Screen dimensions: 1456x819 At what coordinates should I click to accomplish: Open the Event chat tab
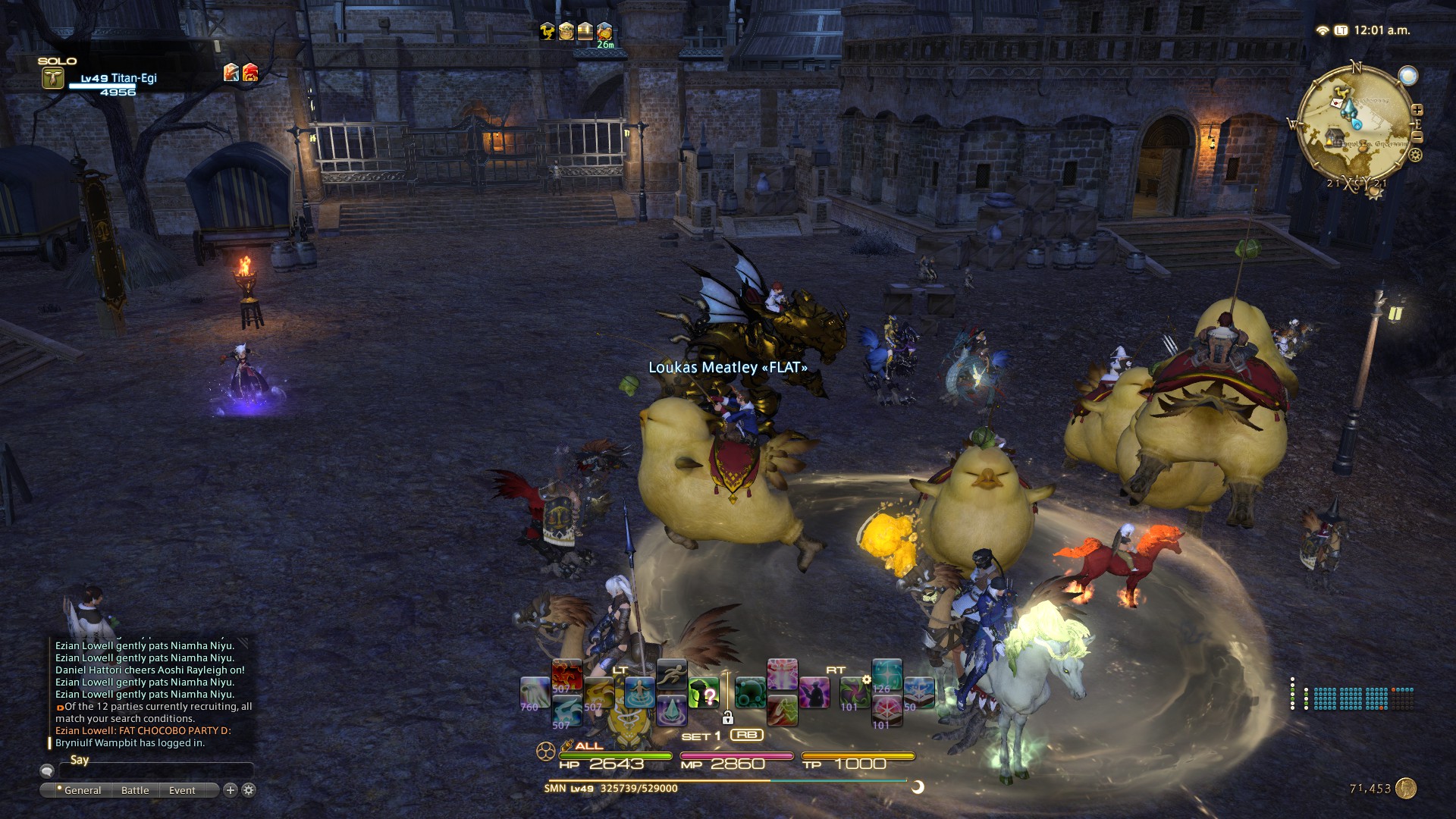coord(182,790)
